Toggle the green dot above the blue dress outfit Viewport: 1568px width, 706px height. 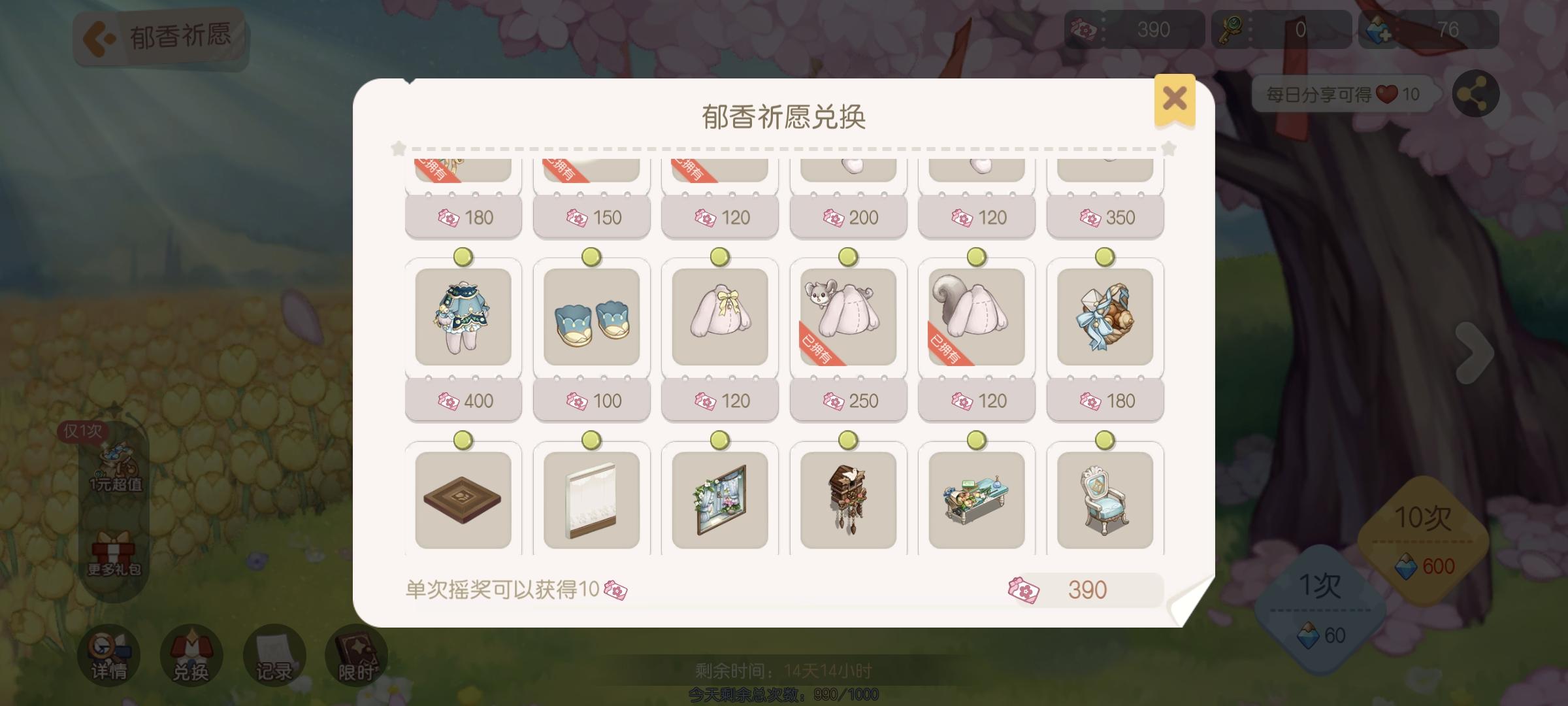(x=465, y=258)
